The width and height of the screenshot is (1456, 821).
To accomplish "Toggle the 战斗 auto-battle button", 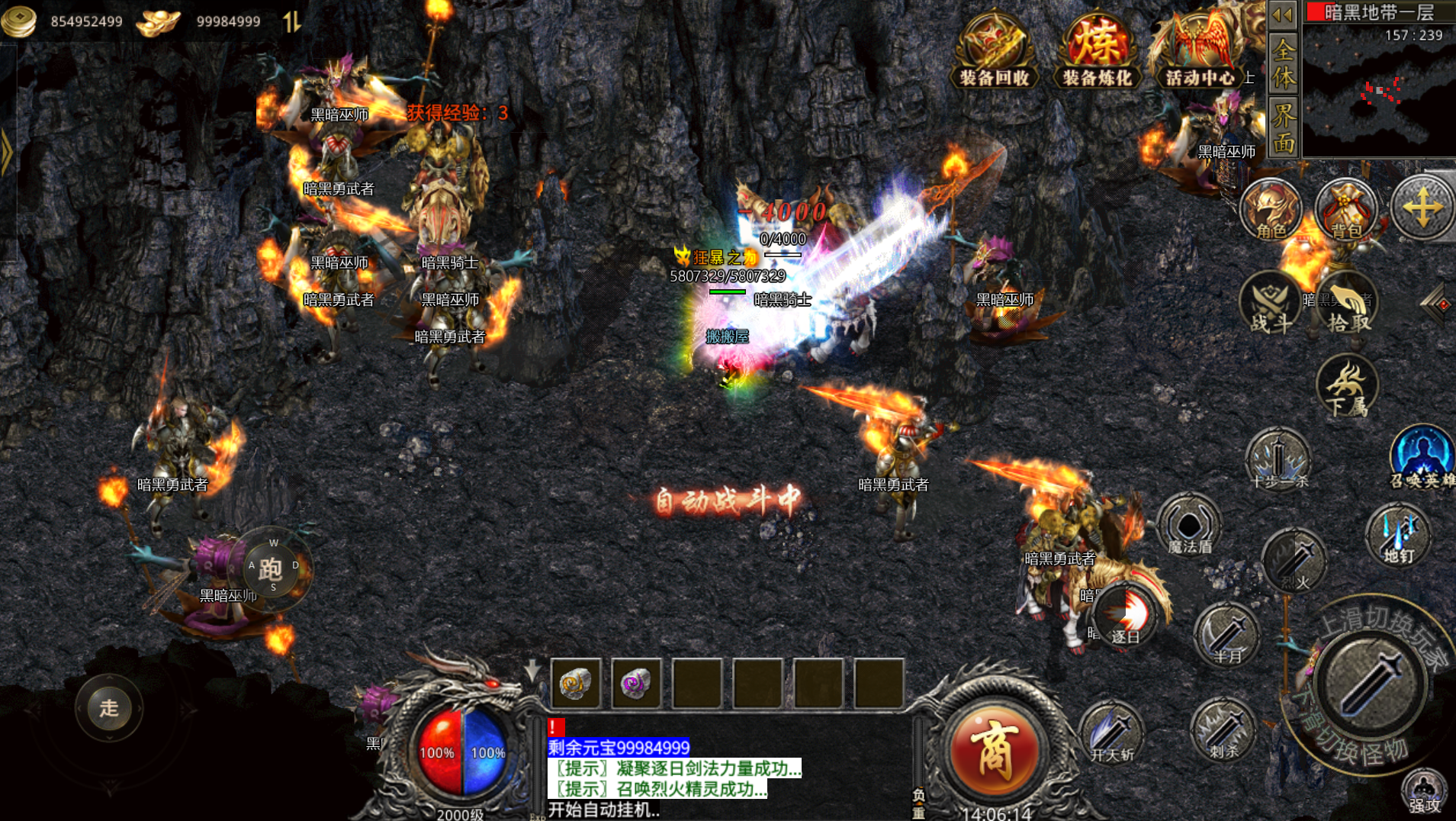I will point(1271,305).
